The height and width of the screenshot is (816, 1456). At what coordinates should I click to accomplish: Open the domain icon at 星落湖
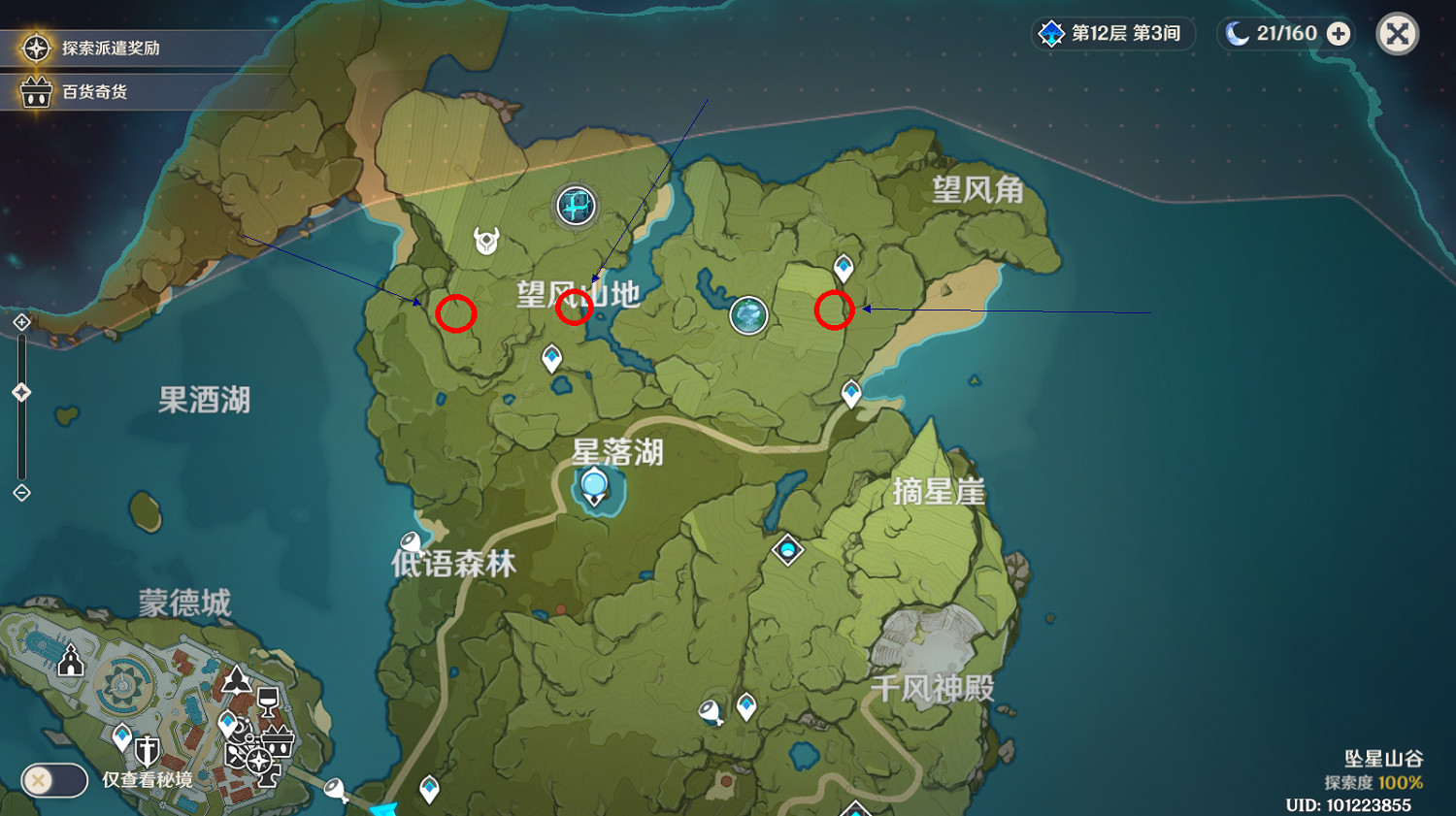point(593,482)
